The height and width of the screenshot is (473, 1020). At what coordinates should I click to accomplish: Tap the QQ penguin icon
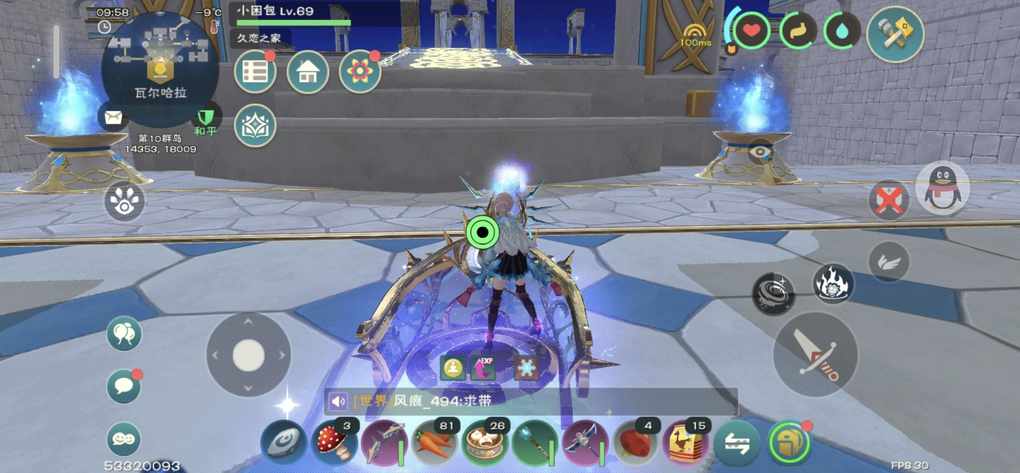pos(942,187)
